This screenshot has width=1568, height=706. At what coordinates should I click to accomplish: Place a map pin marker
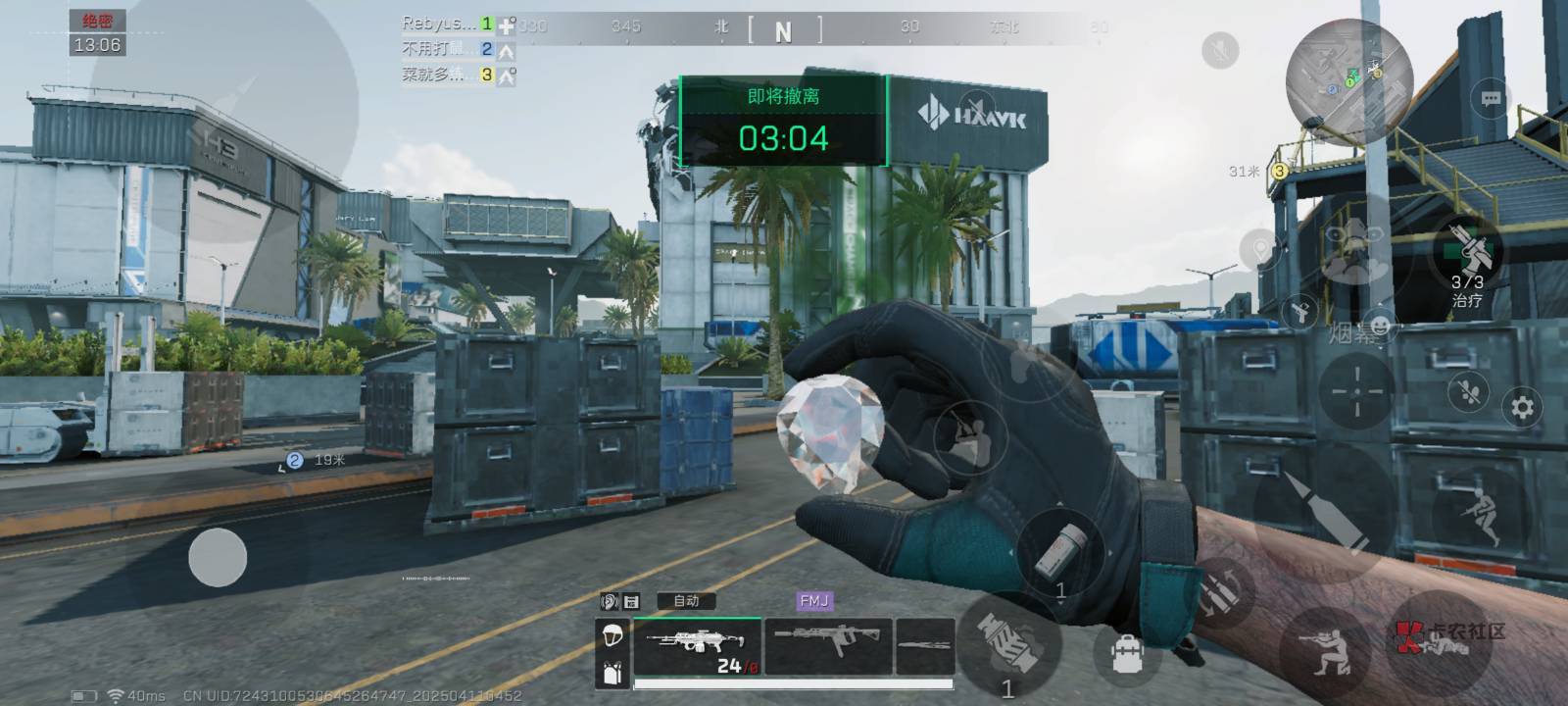pyautogui.click(x=1260, y=249)
